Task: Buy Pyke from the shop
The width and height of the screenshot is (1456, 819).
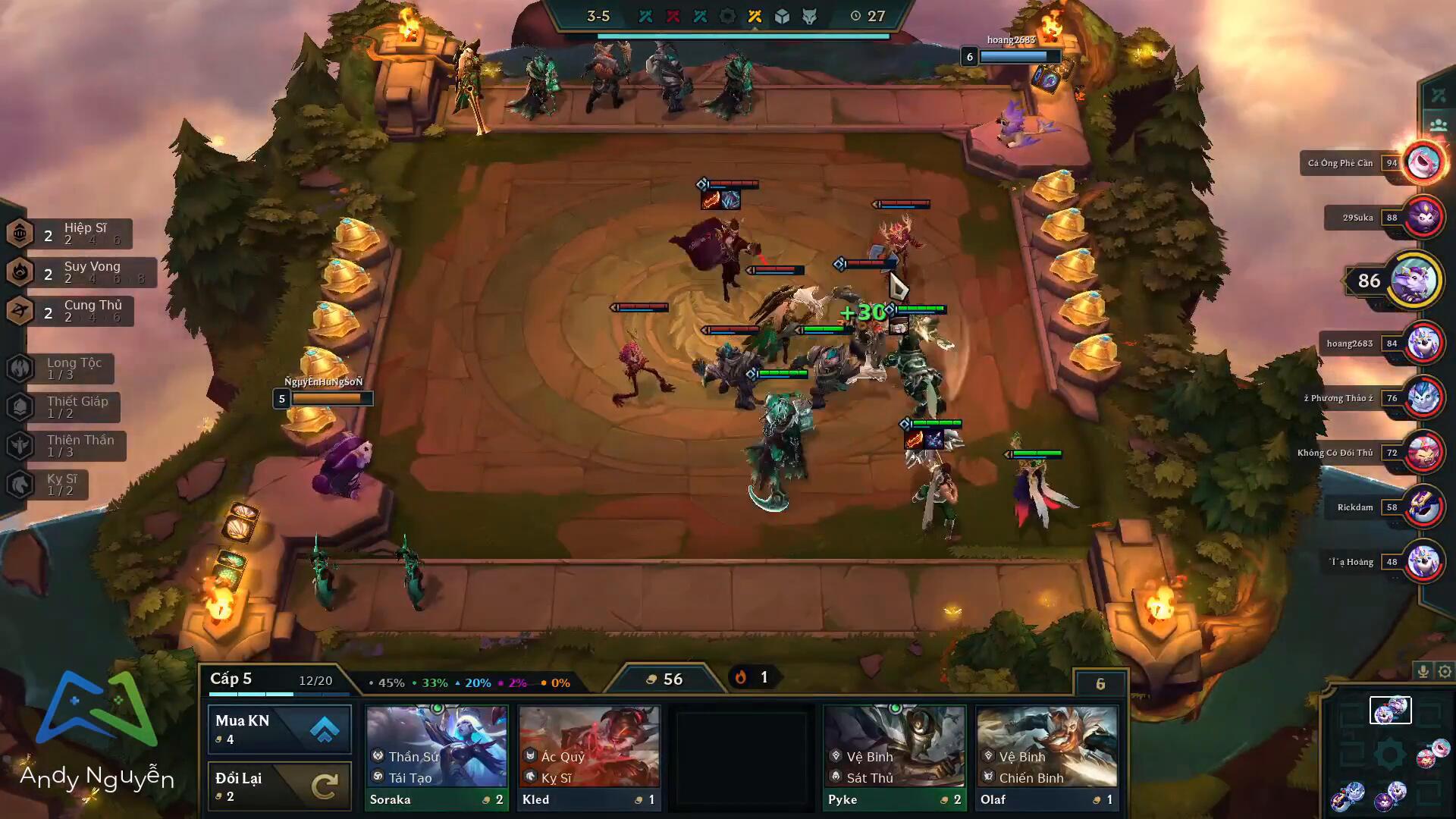Action: pos(894,757)
